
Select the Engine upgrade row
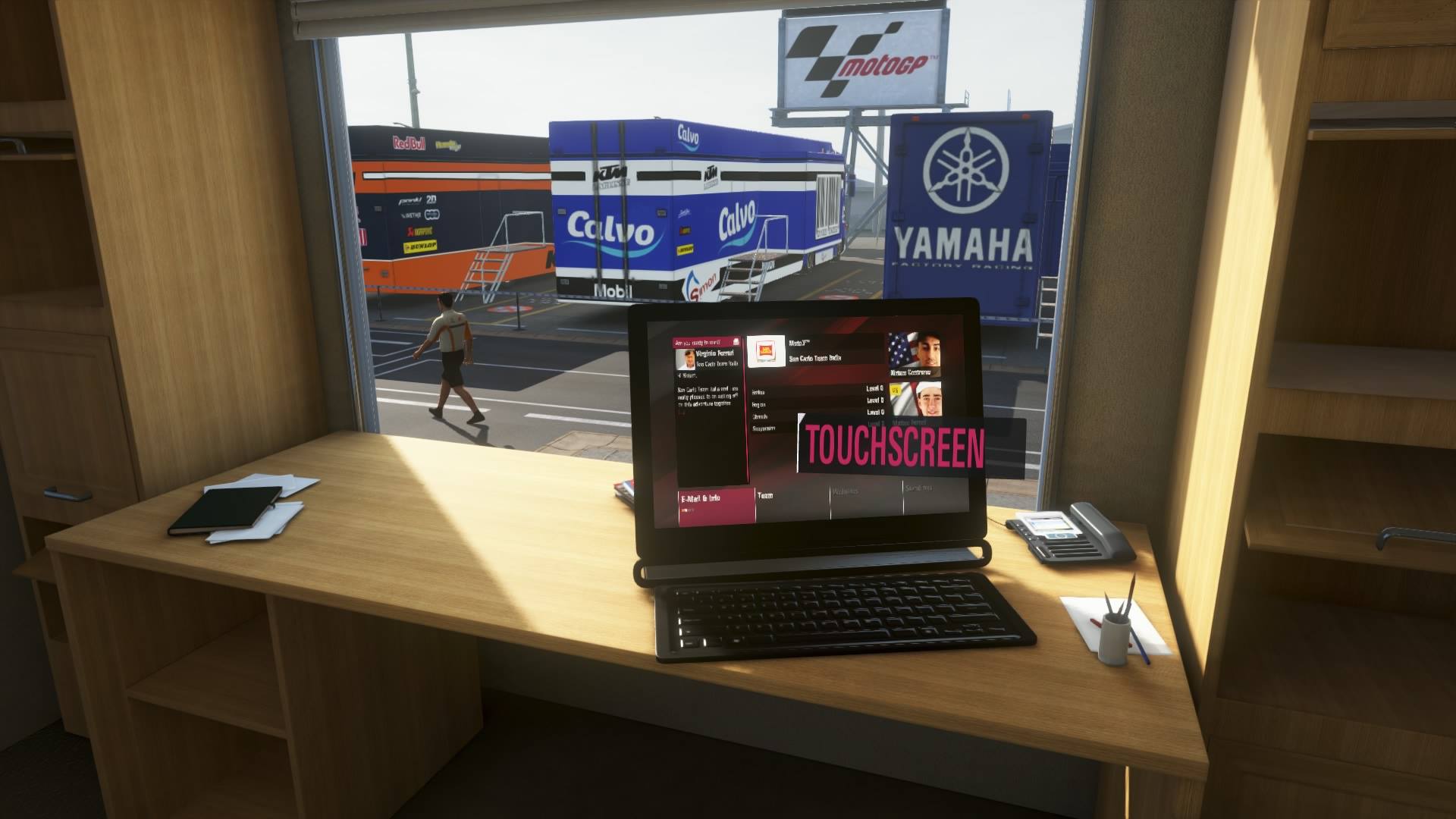pyautogui.click(x=758, y=403)
